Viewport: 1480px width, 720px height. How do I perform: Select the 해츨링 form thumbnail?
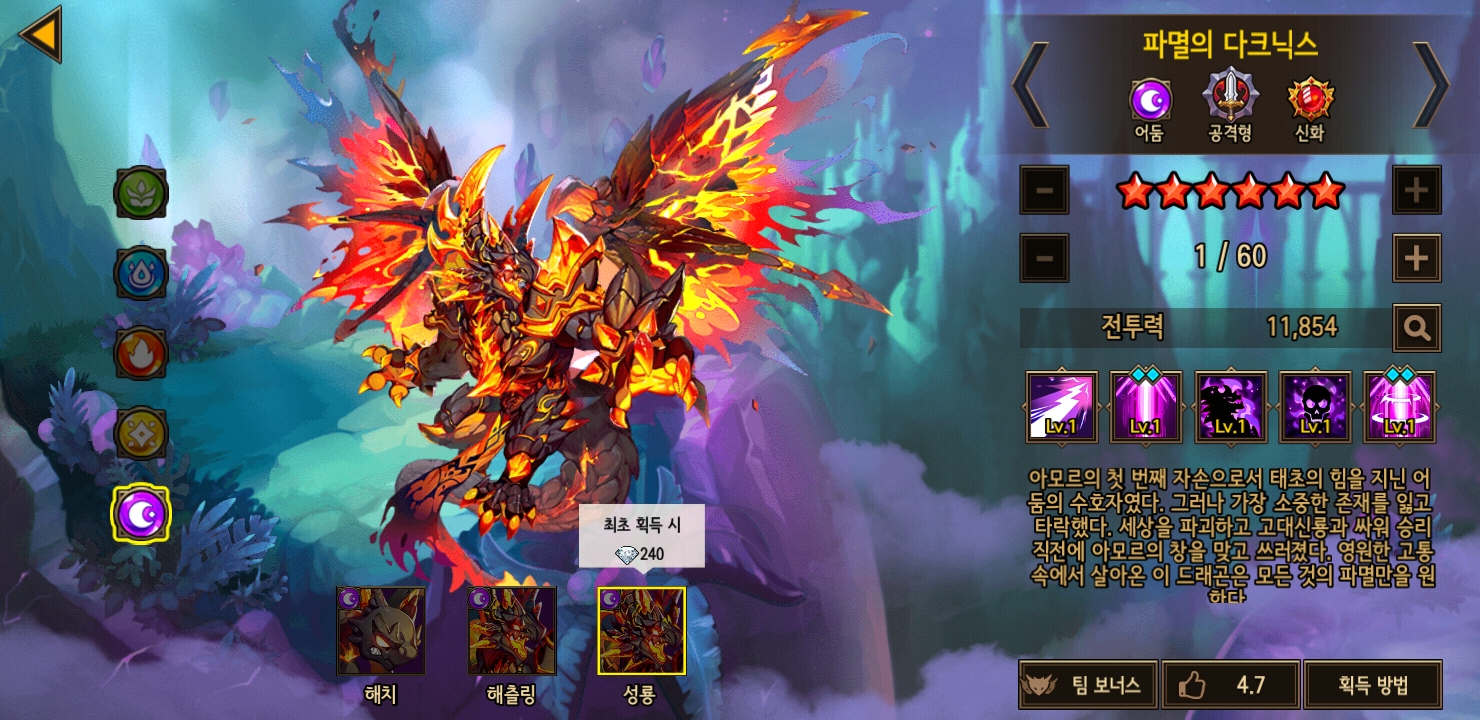512,631
